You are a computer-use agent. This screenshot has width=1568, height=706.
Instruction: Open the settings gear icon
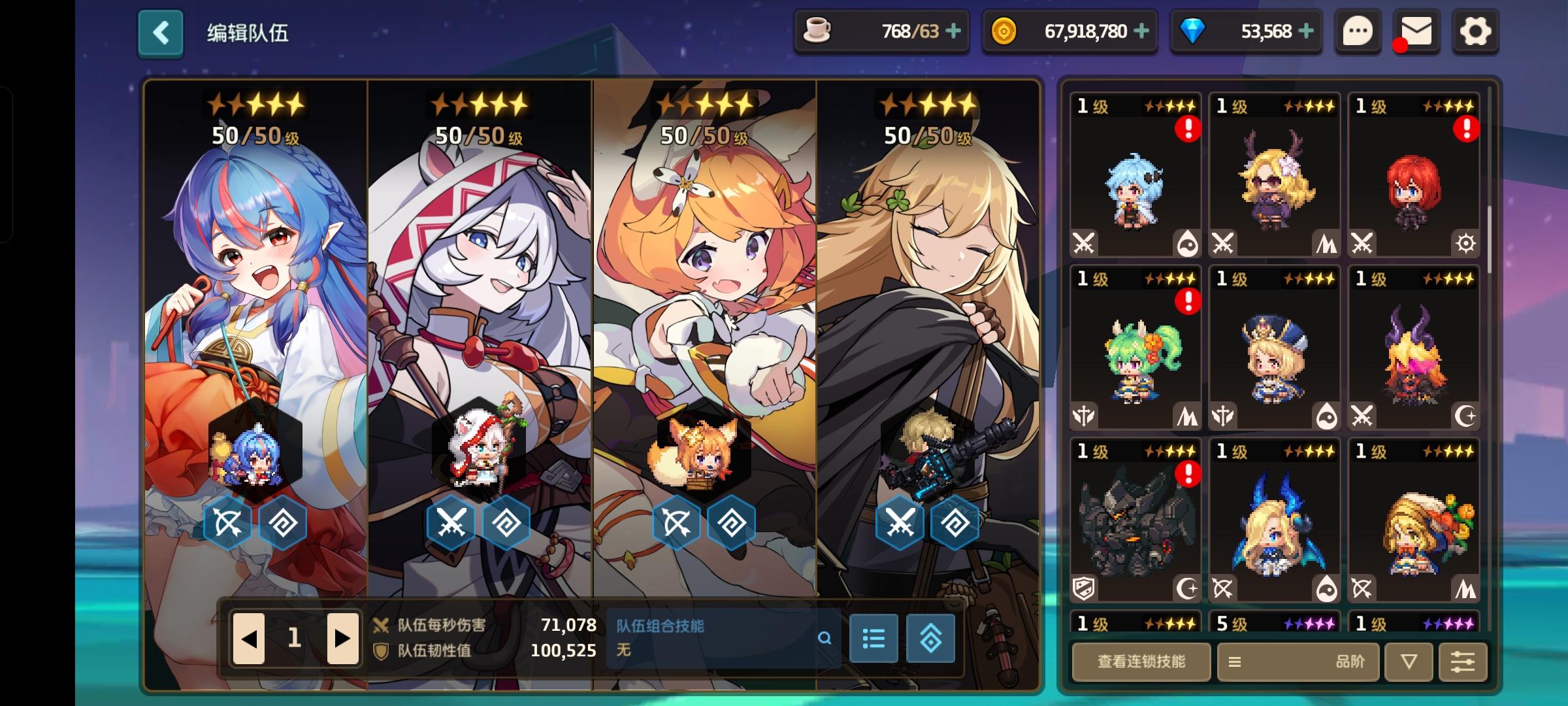1475,31
